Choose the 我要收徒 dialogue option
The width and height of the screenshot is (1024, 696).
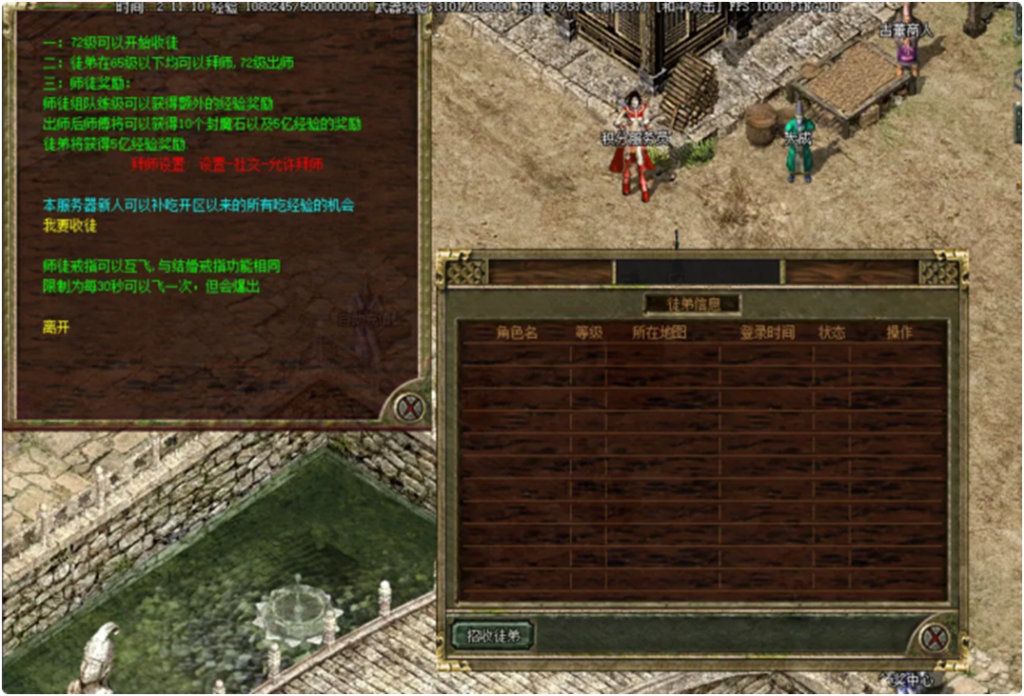point(70,226)
